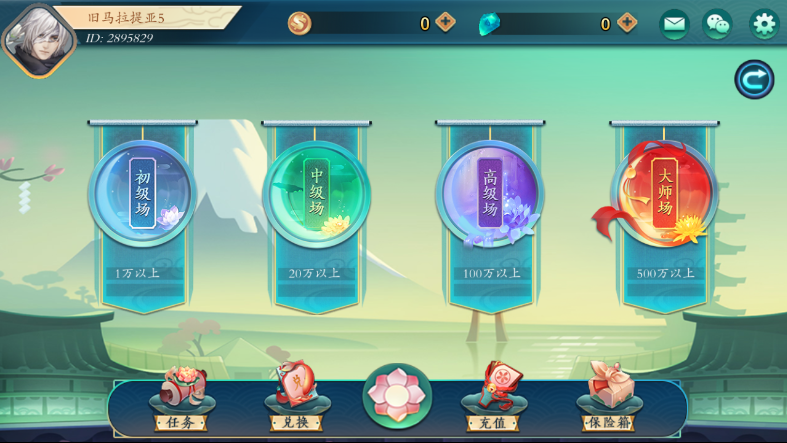This screenshot has width=787, height=443.
Task: Open the mail envelope inbox
Action: click(674, 24)
